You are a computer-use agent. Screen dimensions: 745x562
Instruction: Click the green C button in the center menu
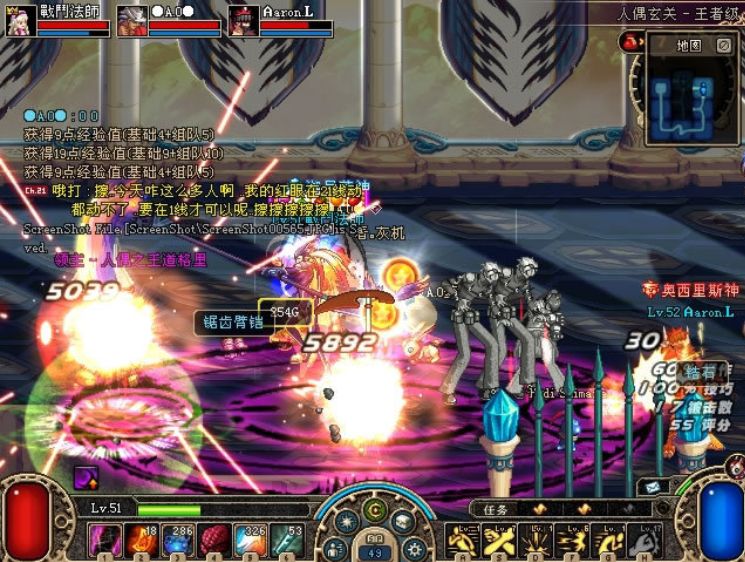pos(375,509)
